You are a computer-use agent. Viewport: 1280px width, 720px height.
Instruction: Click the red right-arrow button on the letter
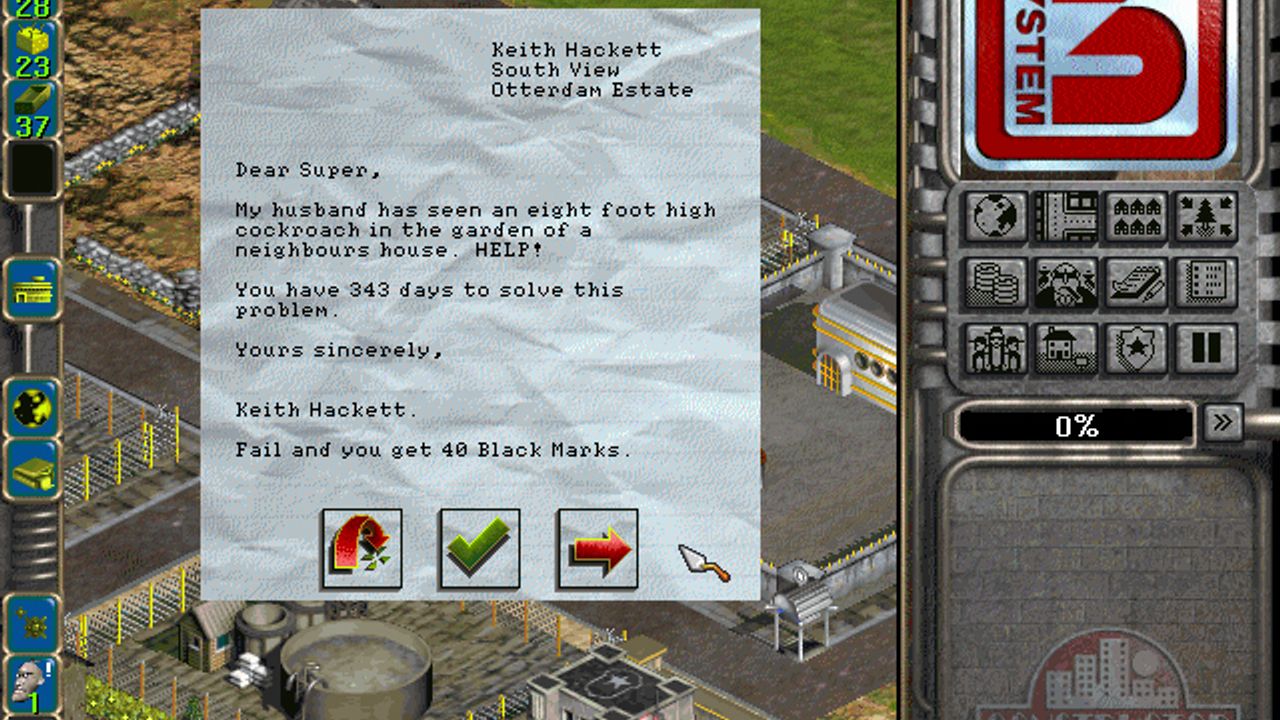click(598, 548)
